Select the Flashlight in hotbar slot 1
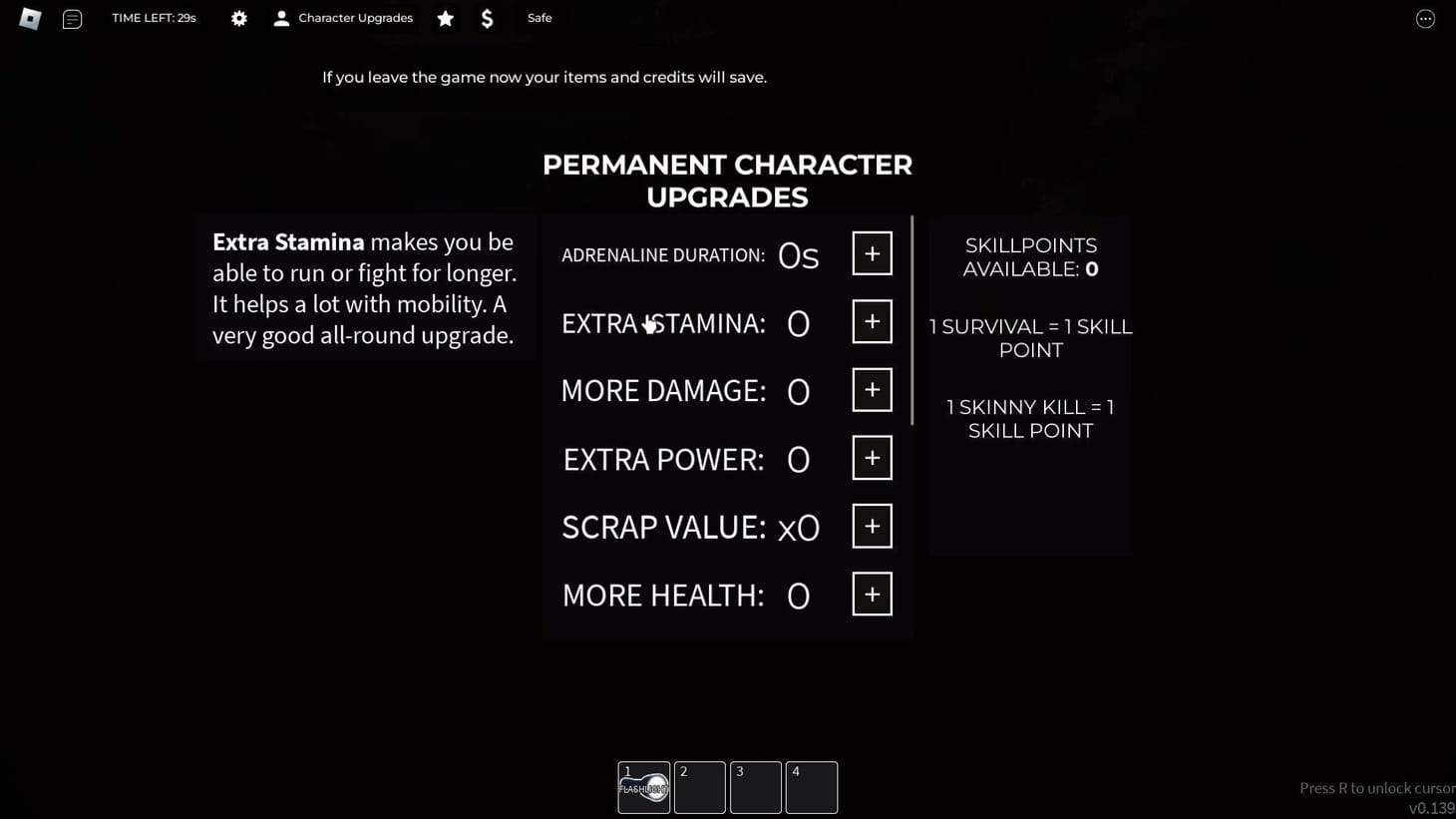1456x819 pixels. pyautogui.click(x=643, y=787)
